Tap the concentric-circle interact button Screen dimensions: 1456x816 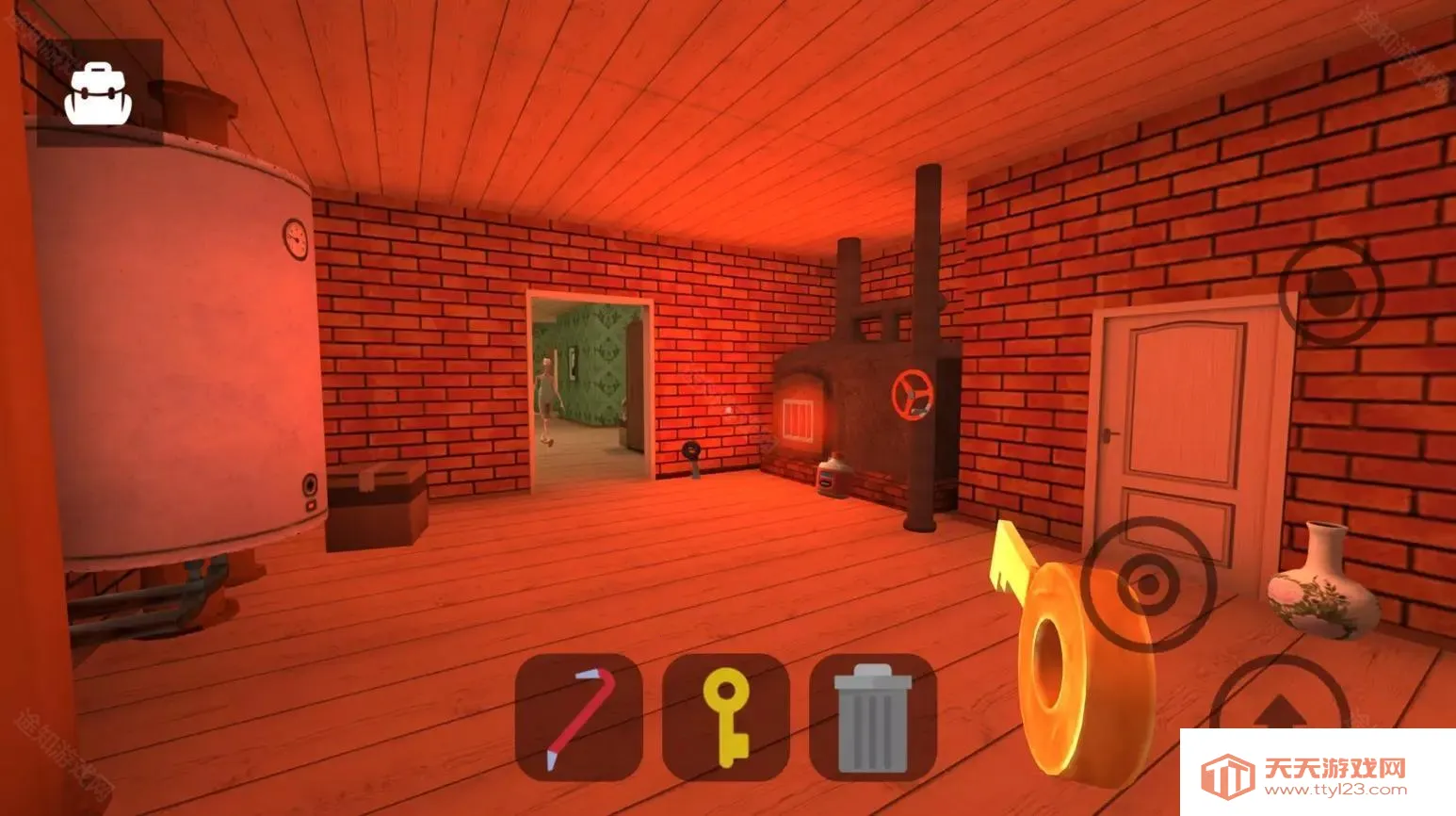point(1148,584)
